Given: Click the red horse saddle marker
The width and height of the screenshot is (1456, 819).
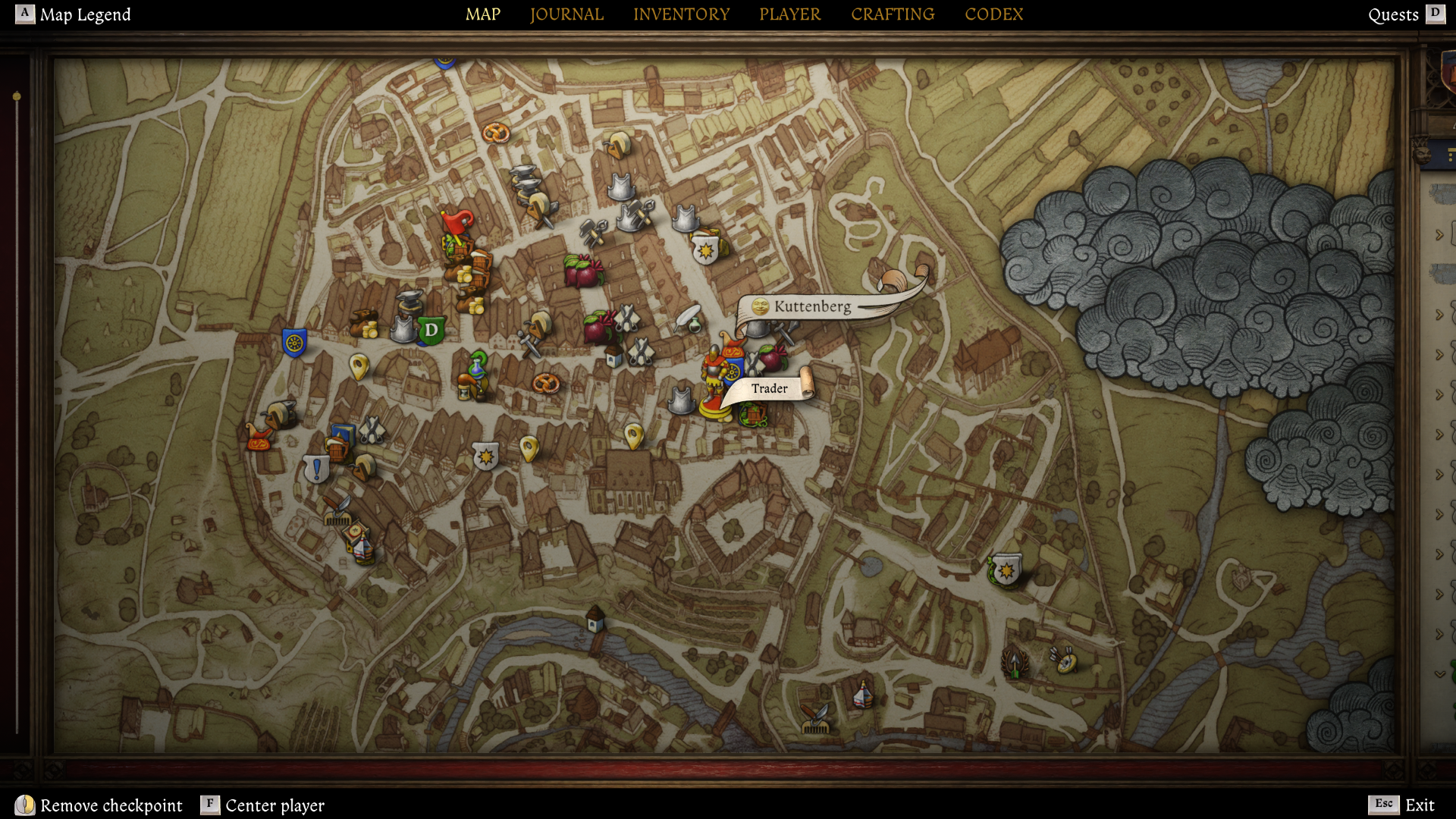Looking at the screenshot, I should [258, 438].
